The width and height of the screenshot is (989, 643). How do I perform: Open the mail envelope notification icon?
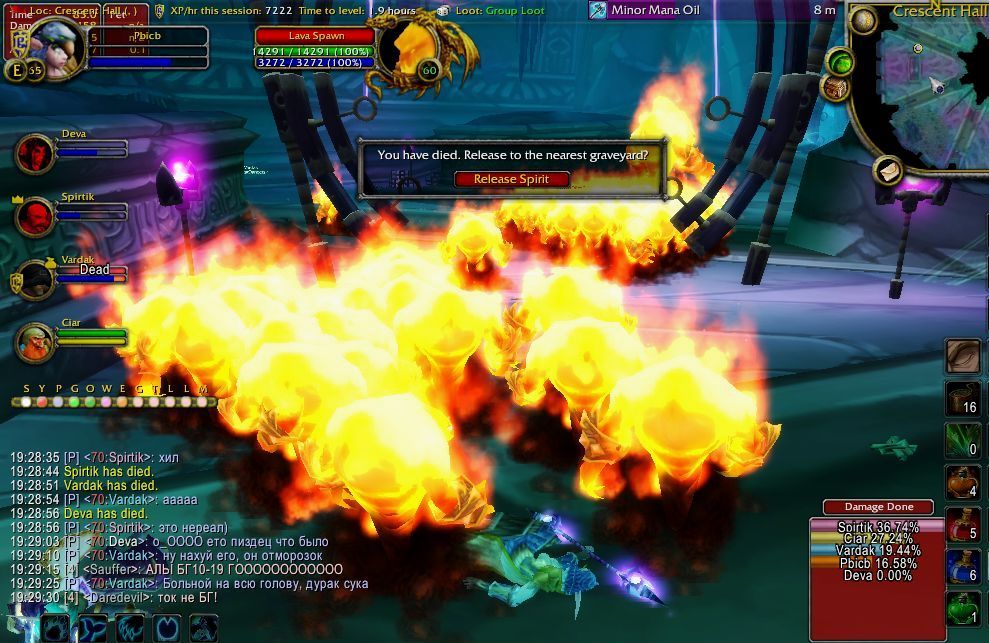(887, 171)
